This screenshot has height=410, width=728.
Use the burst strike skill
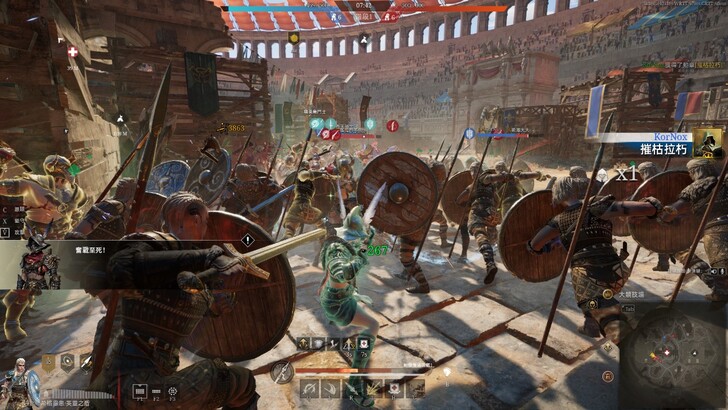click(x=373, y=389)
